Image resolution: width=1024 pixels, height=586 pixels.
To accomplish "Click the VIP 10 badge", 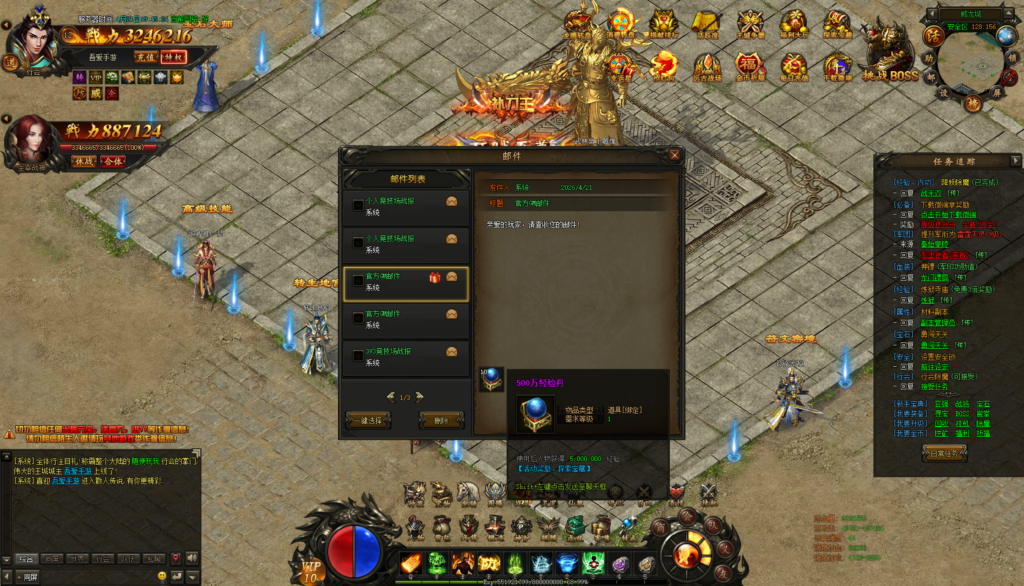I will tap(311, 571).
